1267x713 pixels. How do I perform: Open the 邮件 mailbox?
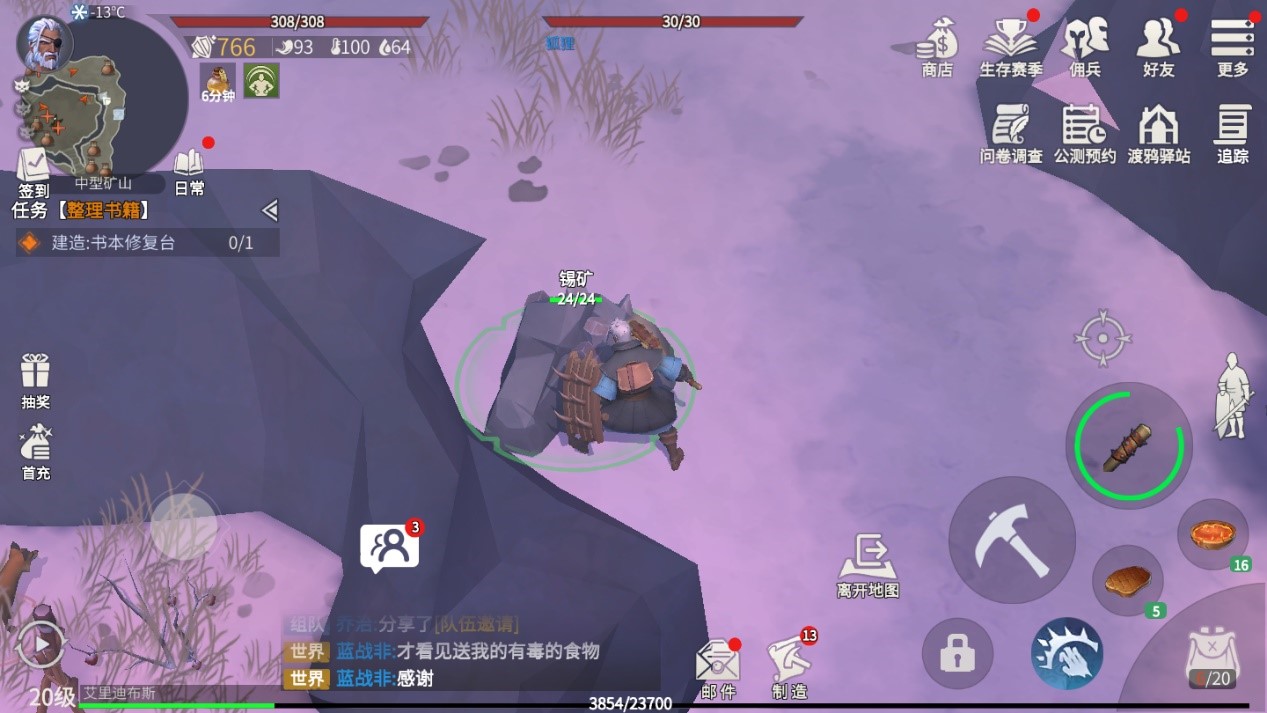click(x=718, y=667)
